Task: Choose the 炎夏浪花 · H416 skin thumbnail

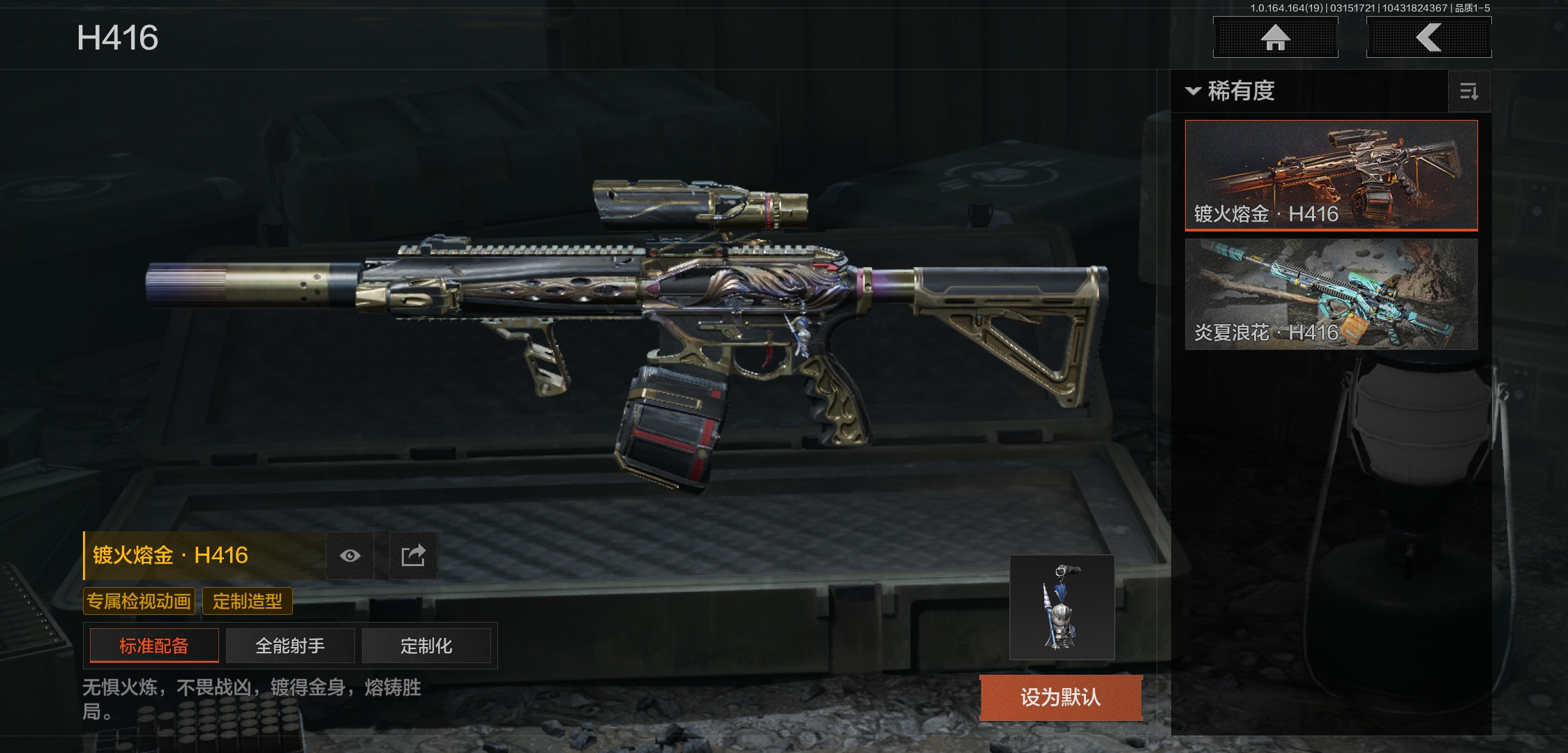Action: tap(1331, 294)
